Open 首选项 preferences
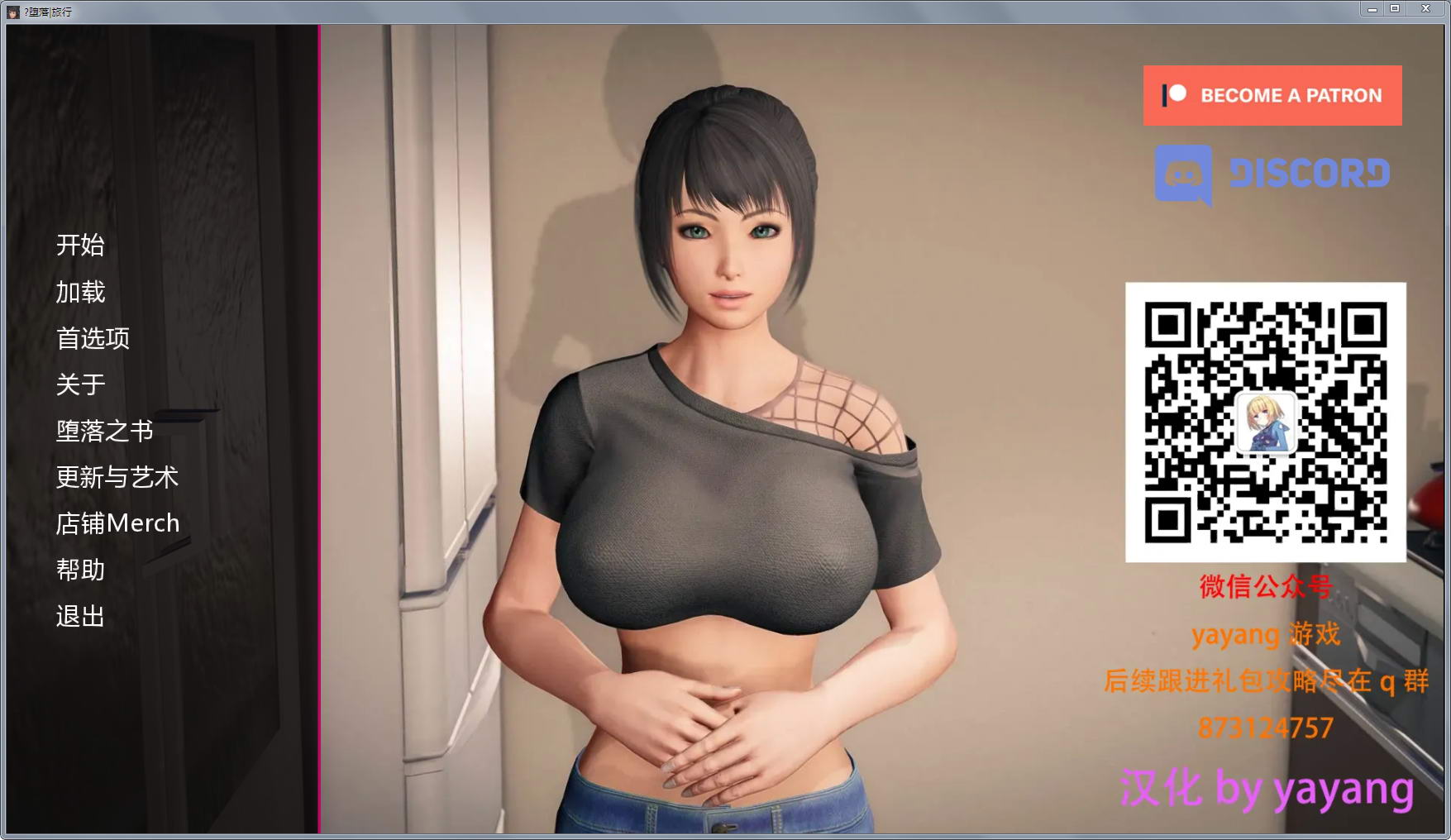 (x=93, y=338)
